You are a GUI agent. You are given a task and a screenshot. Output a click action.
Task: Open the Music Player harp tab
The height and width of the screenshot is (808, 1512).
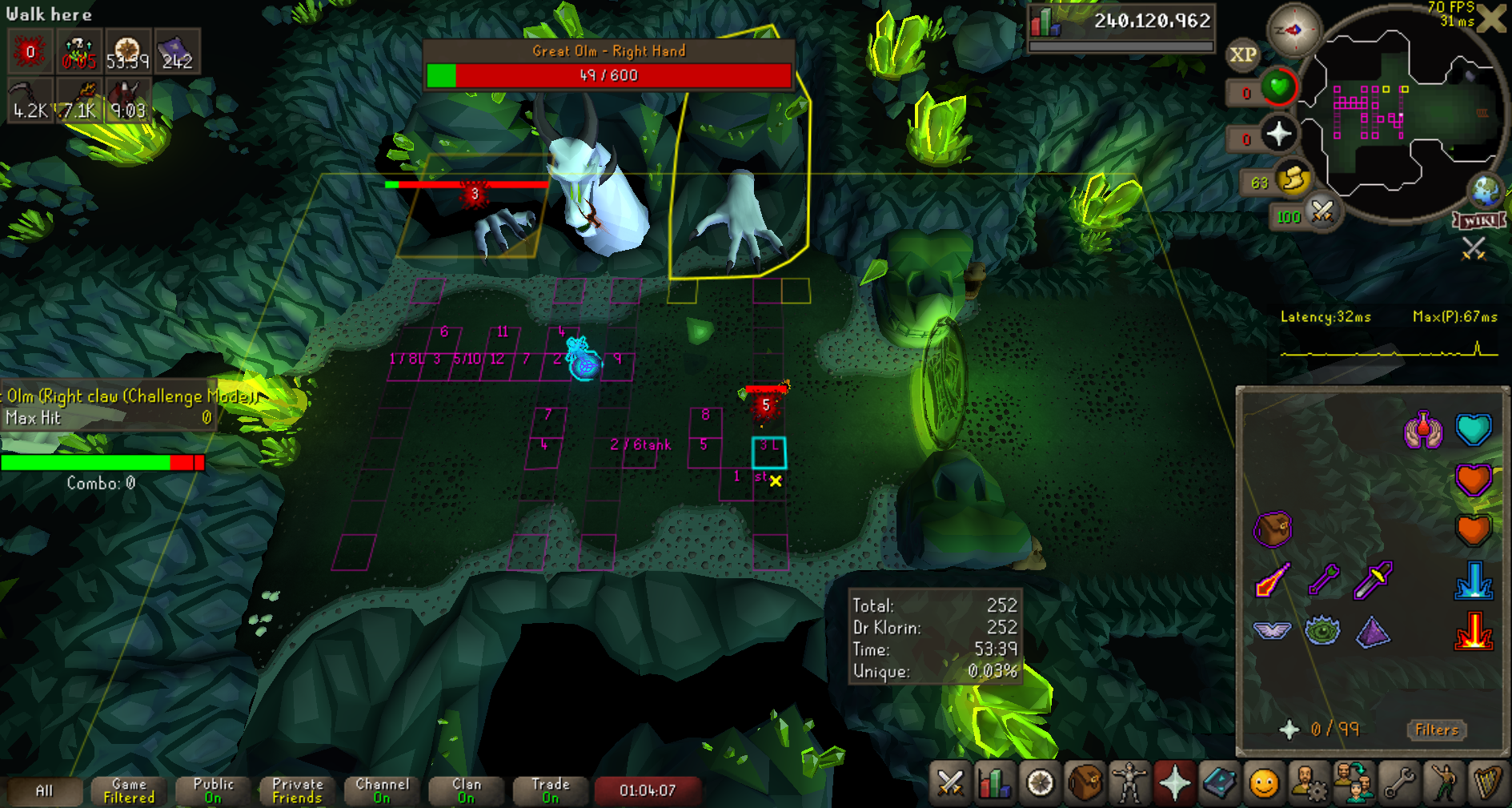pos(1488,782)
